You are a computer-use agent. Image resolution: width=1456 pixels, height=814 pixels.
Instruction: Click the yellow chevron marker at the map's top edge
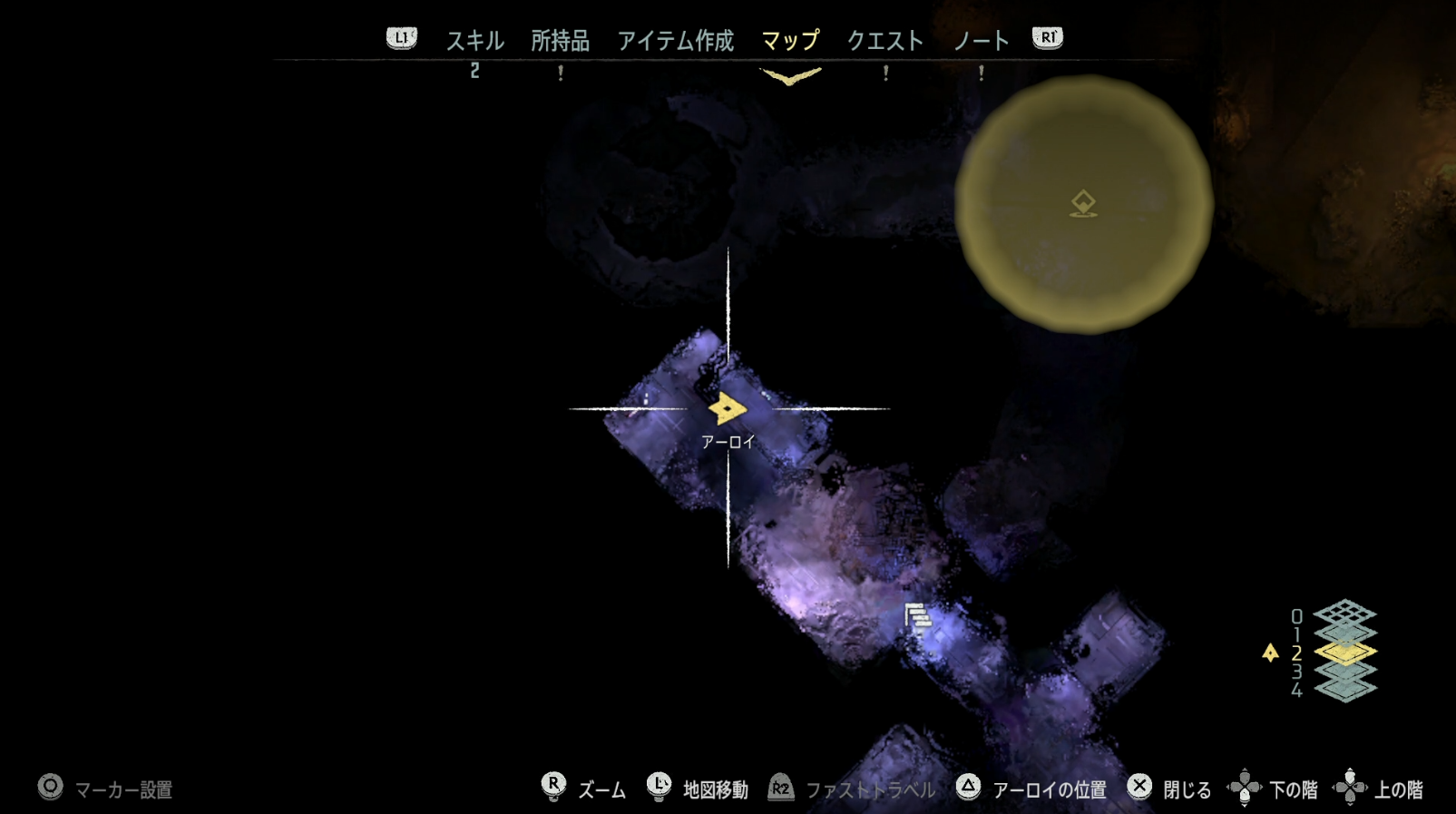788,77
